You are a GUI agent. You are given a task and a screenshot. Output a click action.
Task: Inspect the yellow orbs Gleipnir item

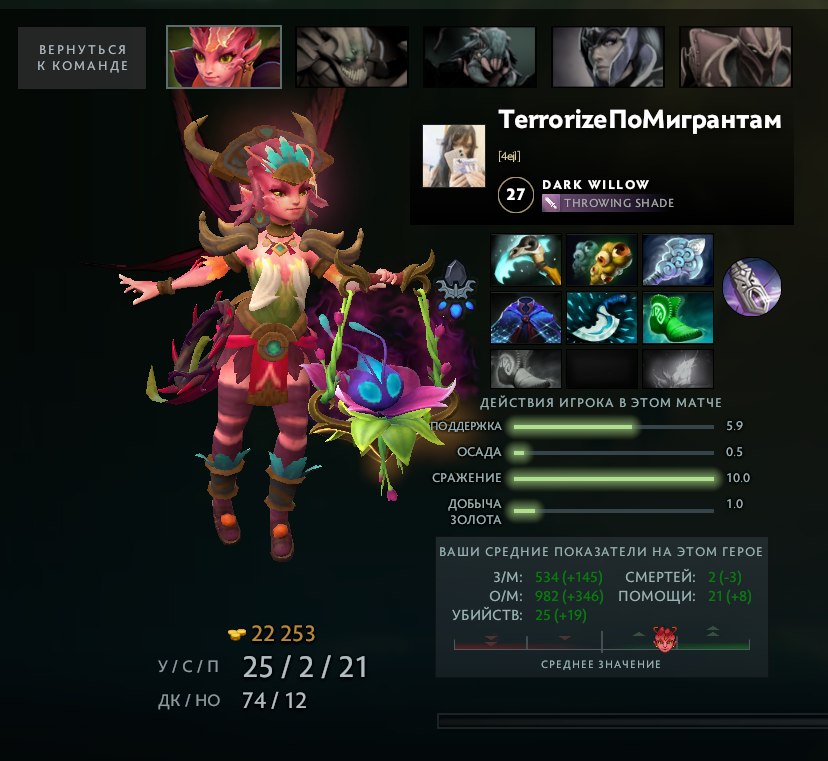pyautogui.click(x=602, y=260)
